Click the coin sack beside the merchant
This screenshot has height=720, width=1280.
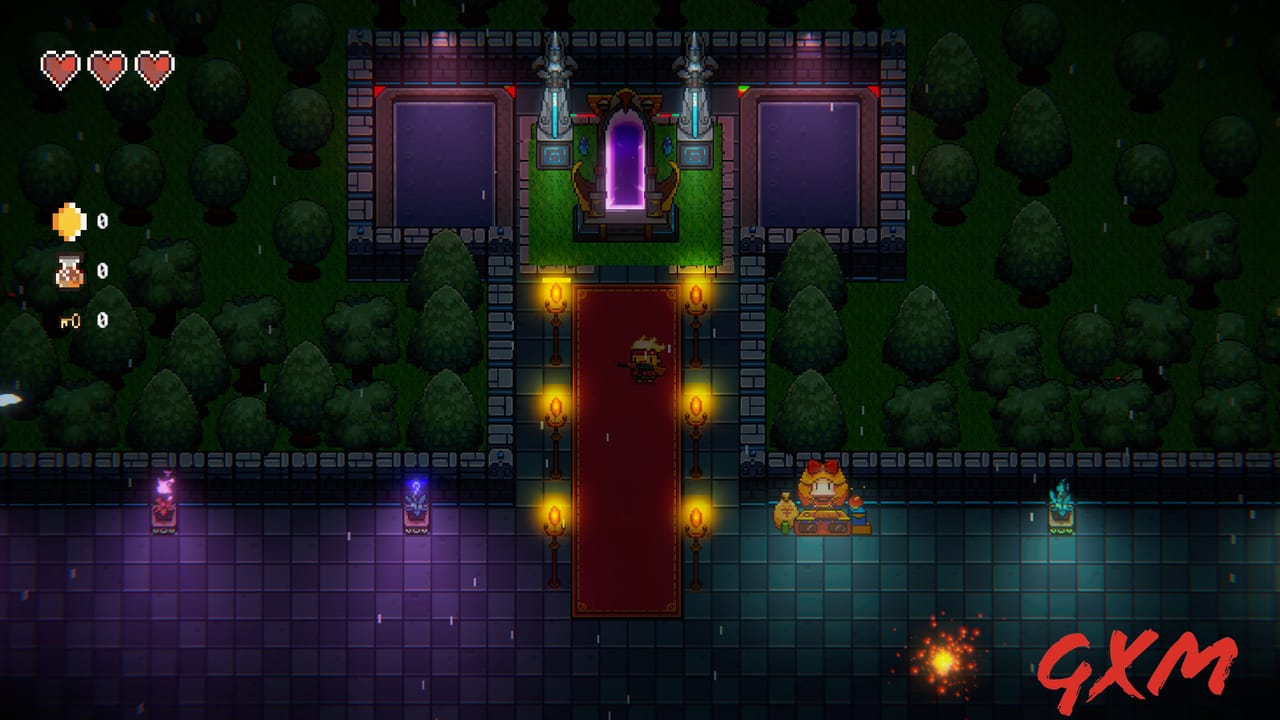pyautogui.click(x=786, y=510)
